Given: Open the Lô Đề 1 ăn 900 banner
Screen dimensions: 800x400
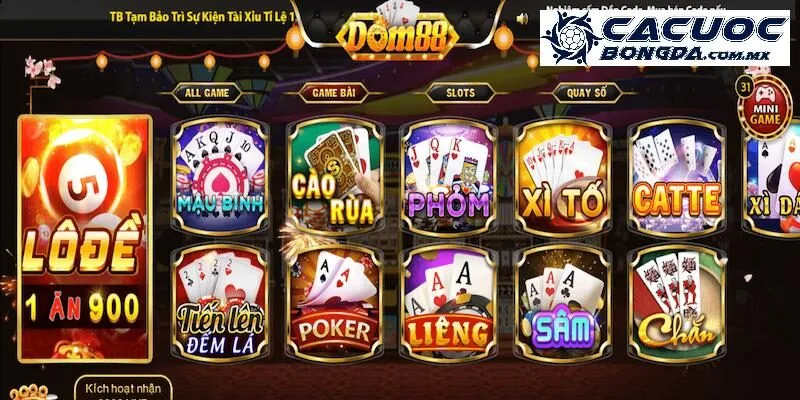Looking at the screenshot, I should click(x=85, y=240).
